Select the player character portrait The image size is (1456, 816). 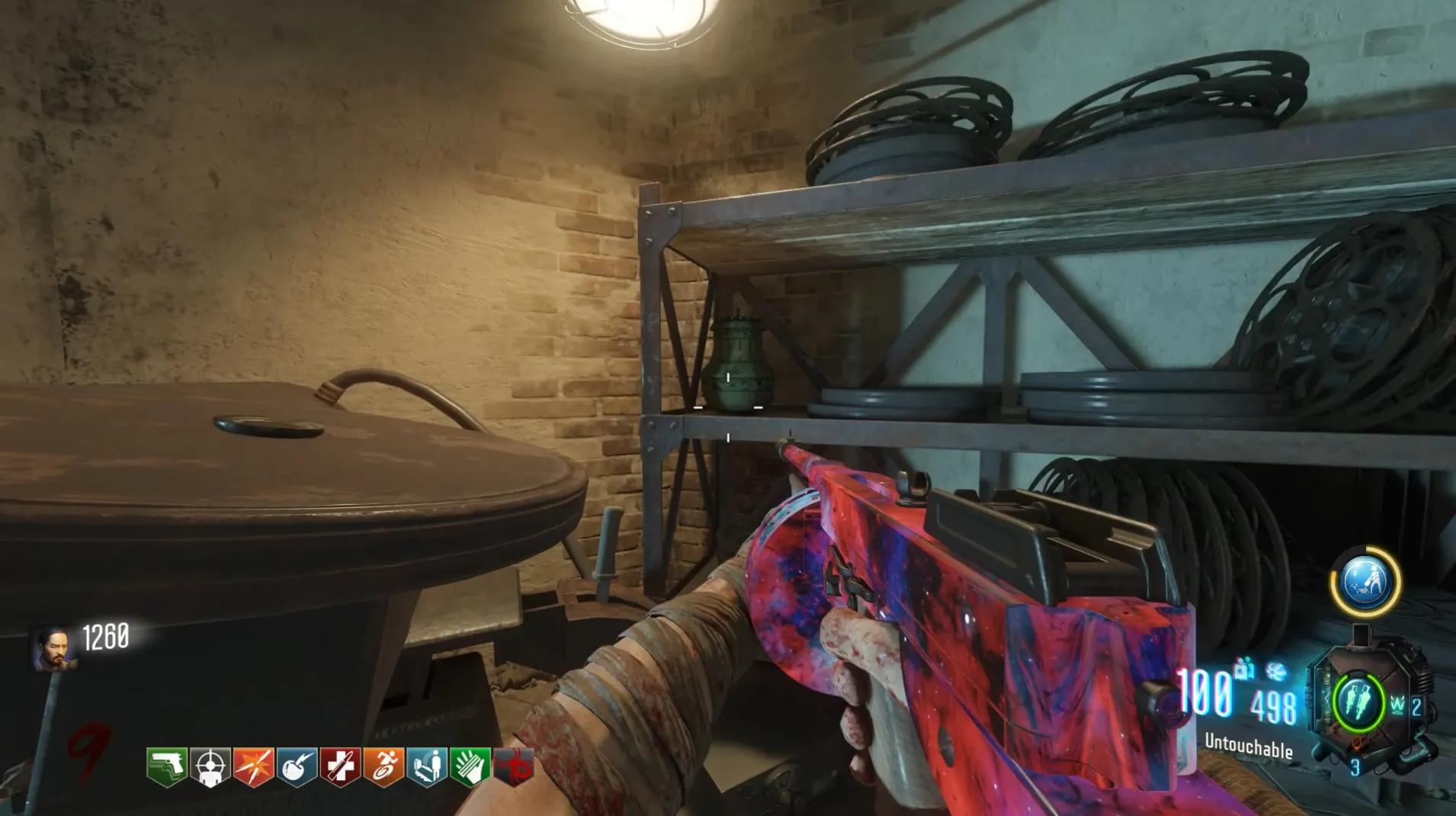(53, 648)
